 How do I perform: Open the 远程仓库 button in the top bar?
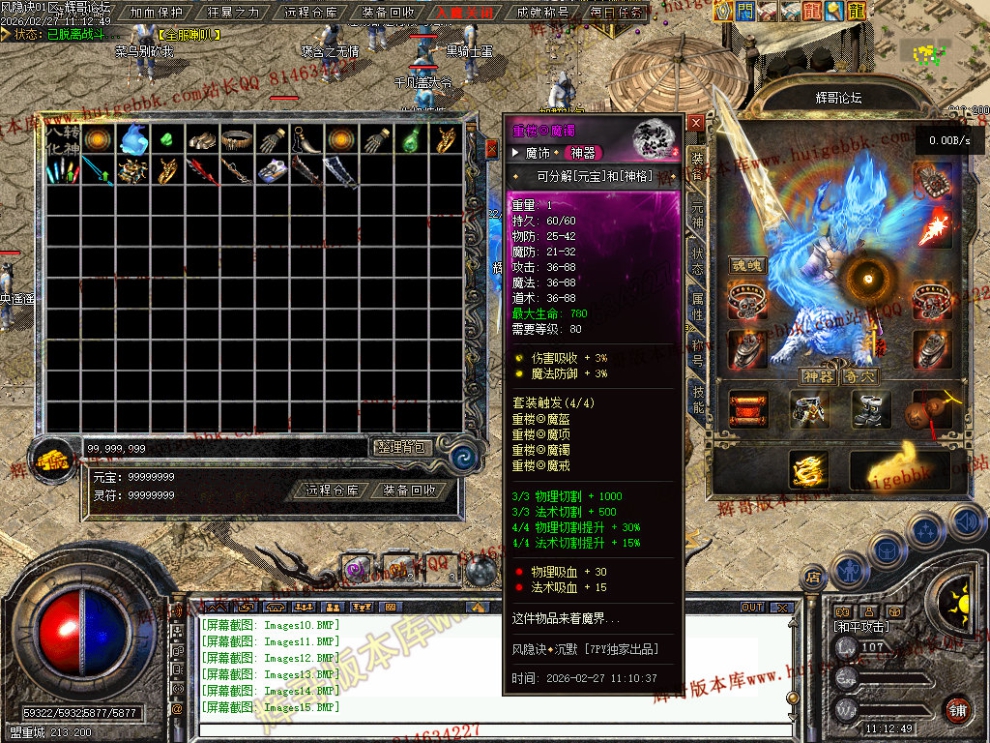[312, 13]
